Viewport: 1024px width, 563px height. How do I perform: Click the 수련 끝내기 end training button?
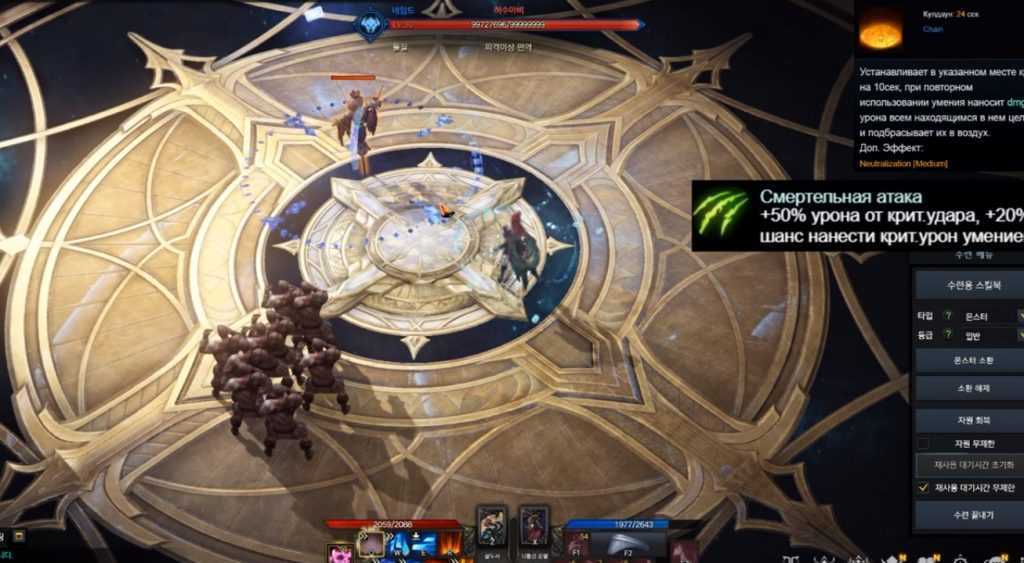tap(968, 514)
